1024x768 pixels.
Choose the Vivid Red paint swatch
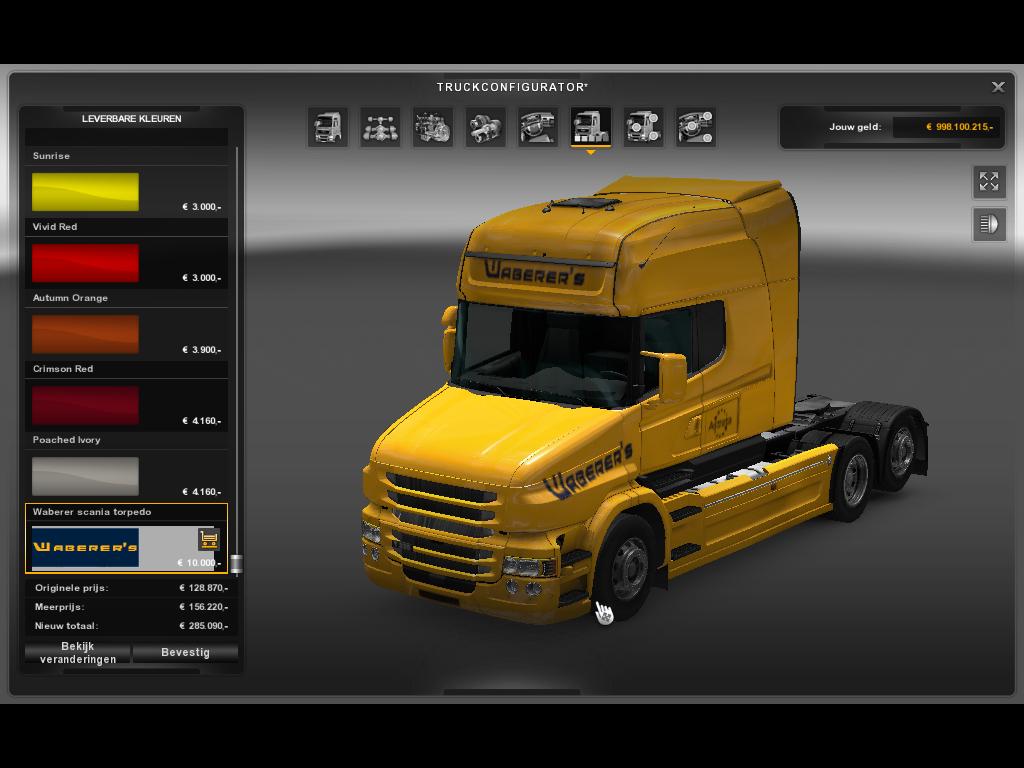pos(85,263)
